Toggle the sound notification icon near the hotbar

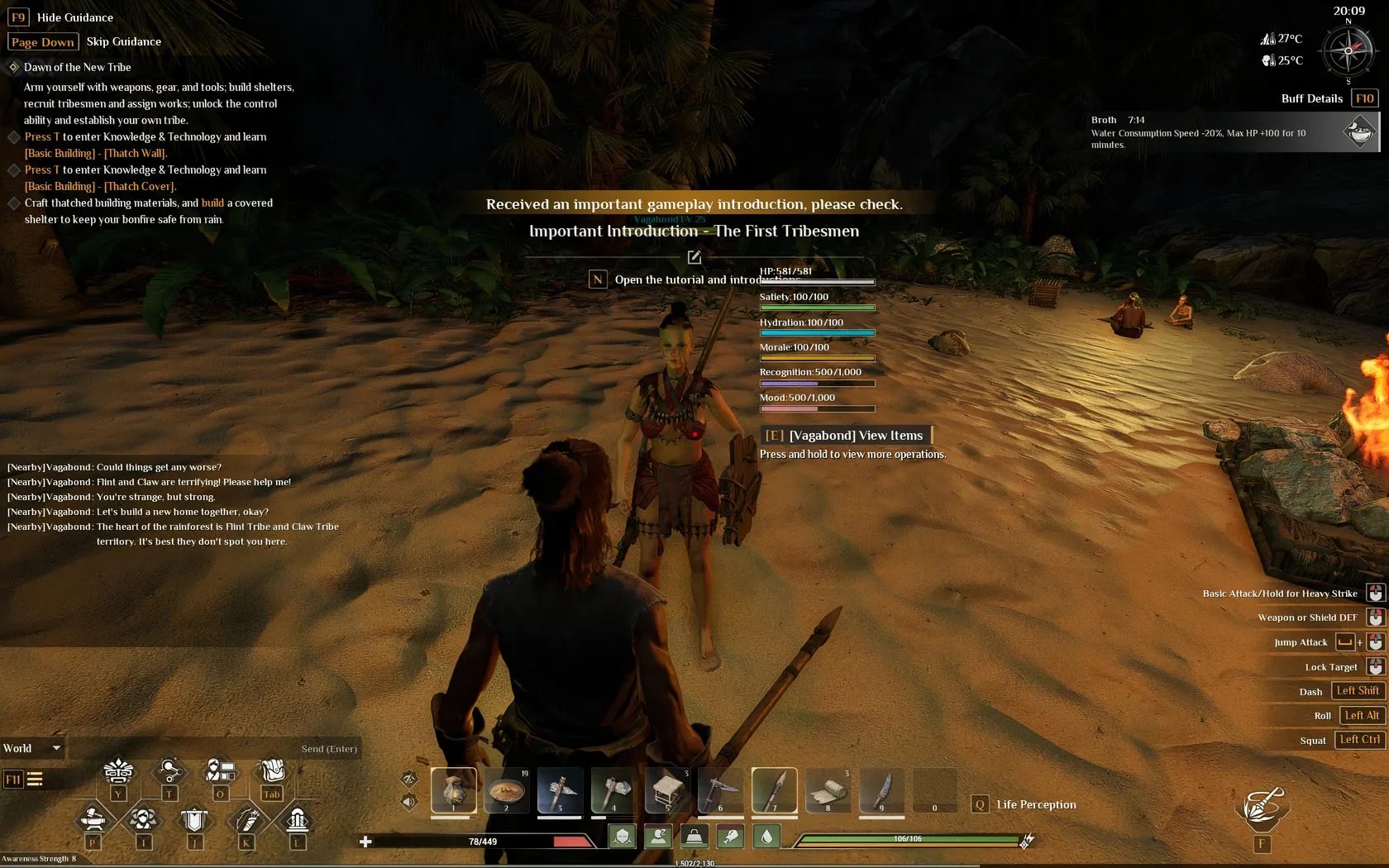click(408, 801)
